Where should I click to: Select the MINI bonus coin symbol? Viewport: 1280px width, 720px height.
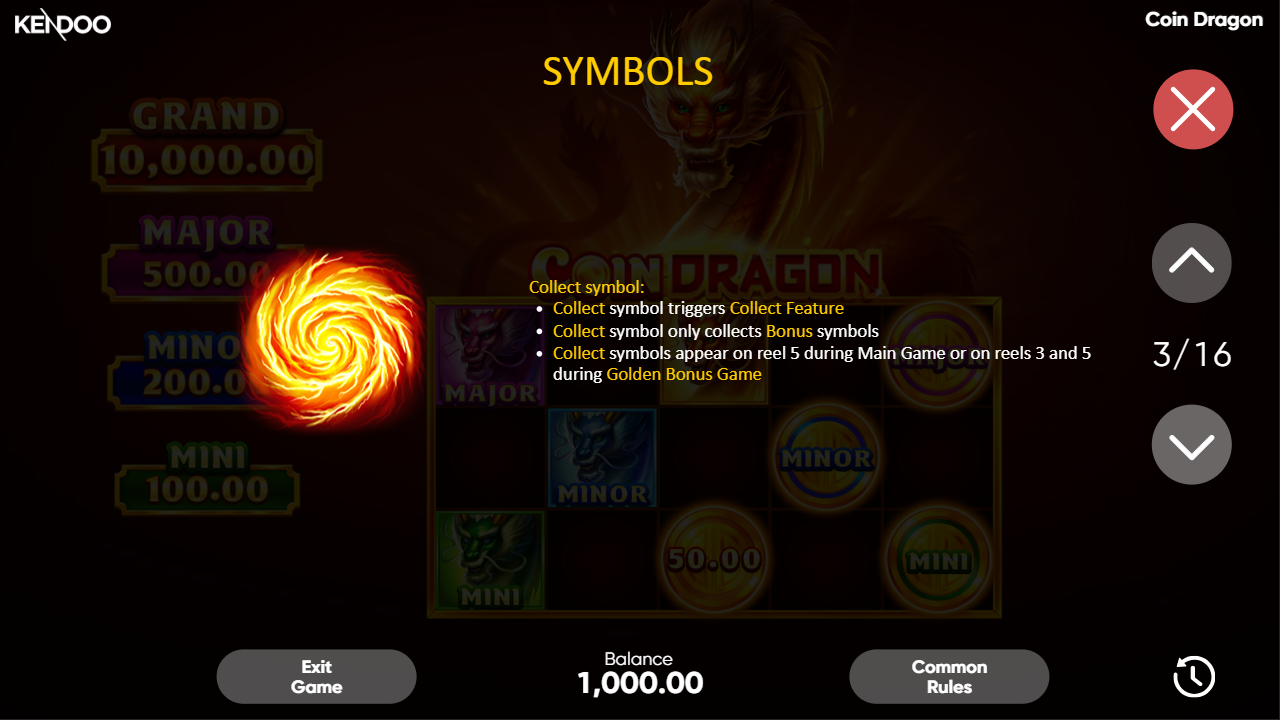[x=938, y=560]
